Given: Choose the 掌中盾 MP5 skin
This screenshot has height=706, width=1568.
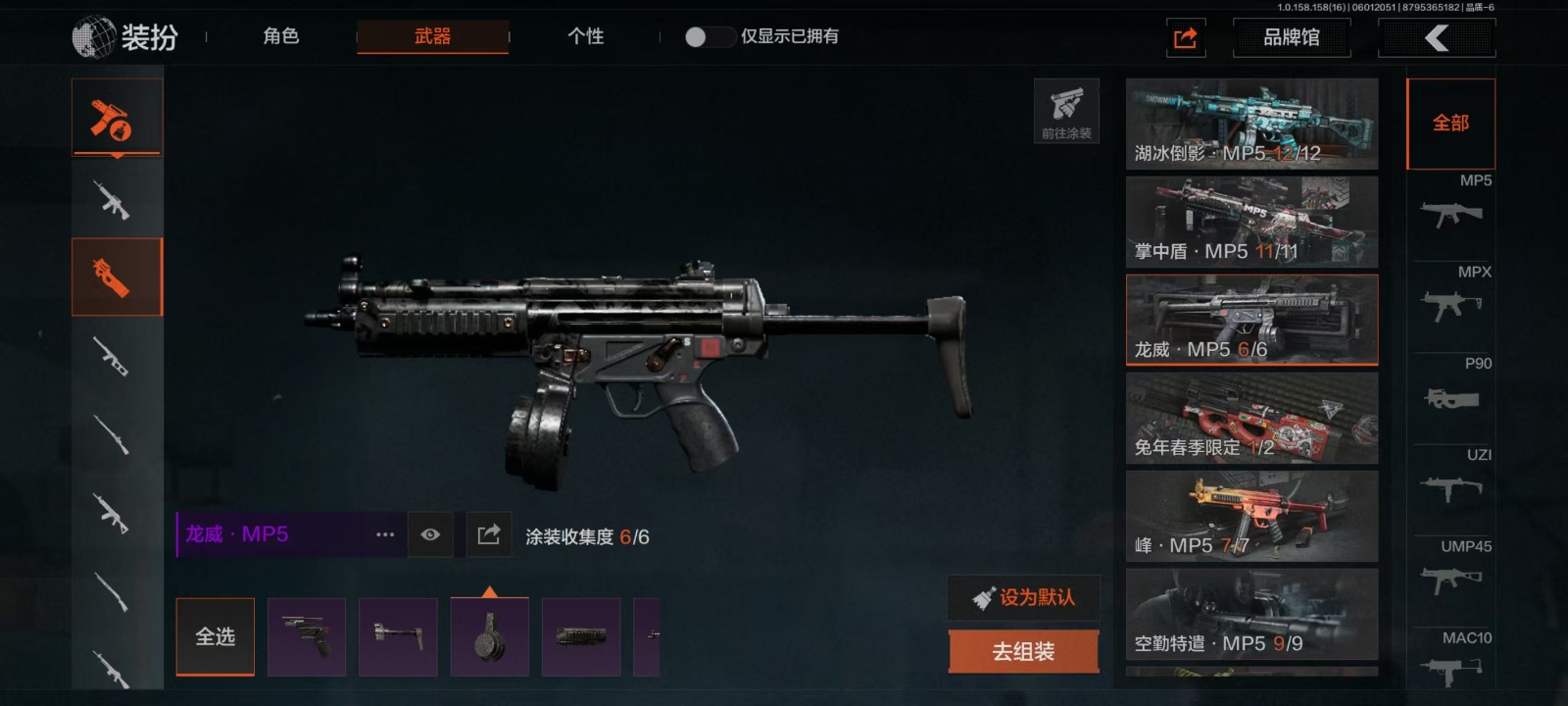Looking at the screenshot, I should (x=1251, y=222).
